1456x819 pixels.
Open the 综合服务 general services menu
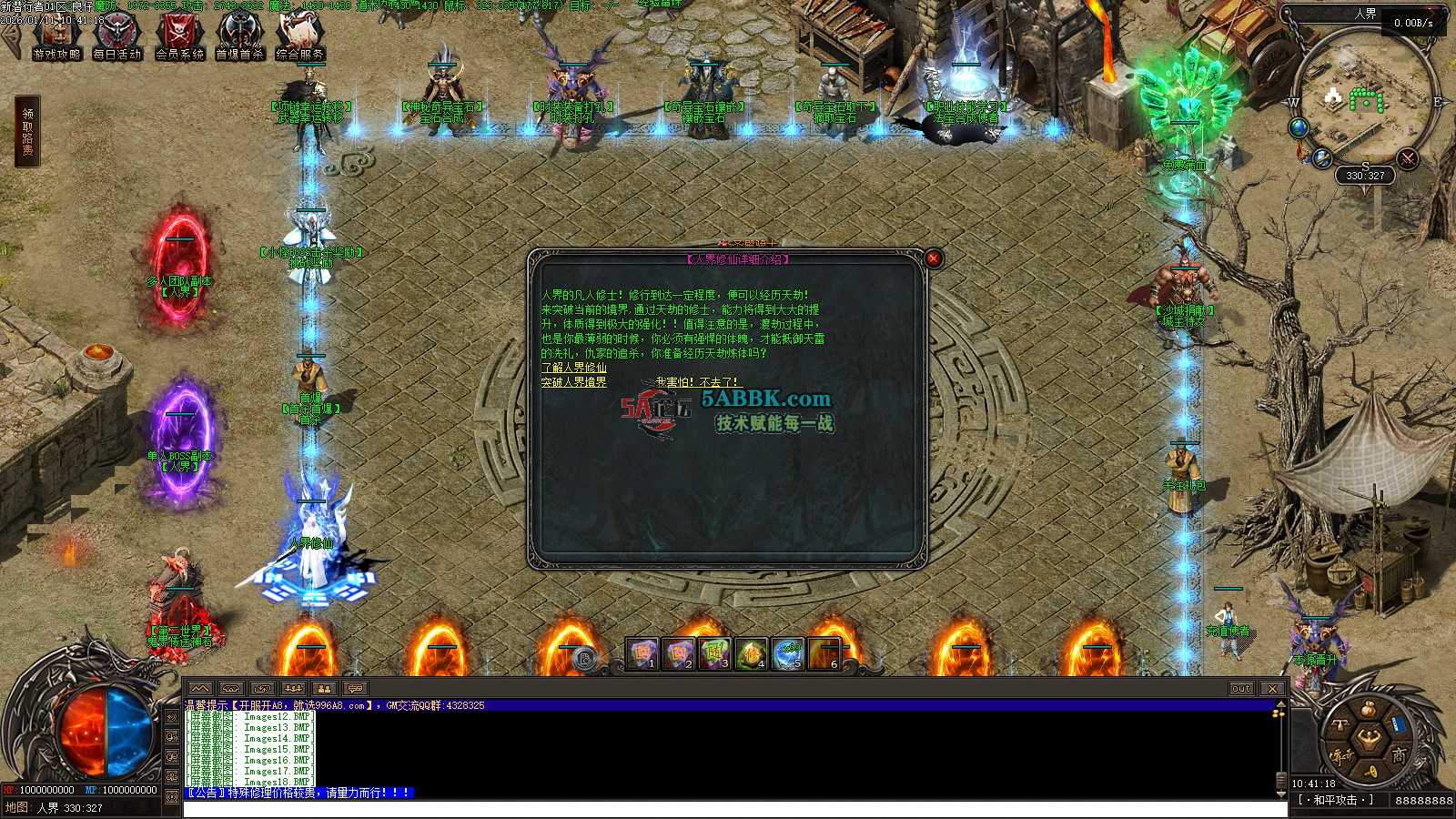pyautogui.click(x=300, y=38)
